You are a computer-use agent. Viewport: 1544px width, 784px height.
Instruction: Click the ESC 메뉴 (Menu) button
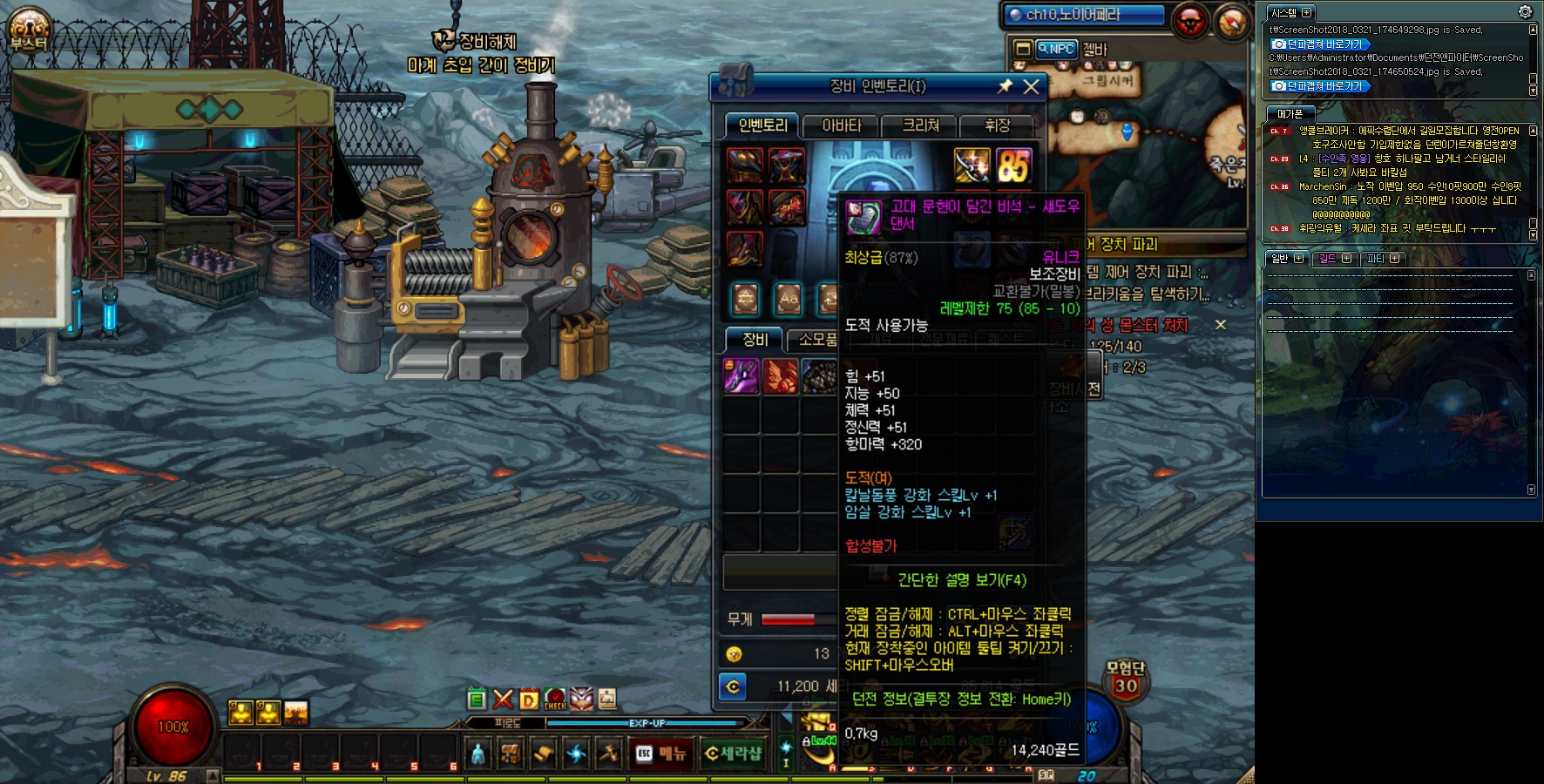pos(661,754)
